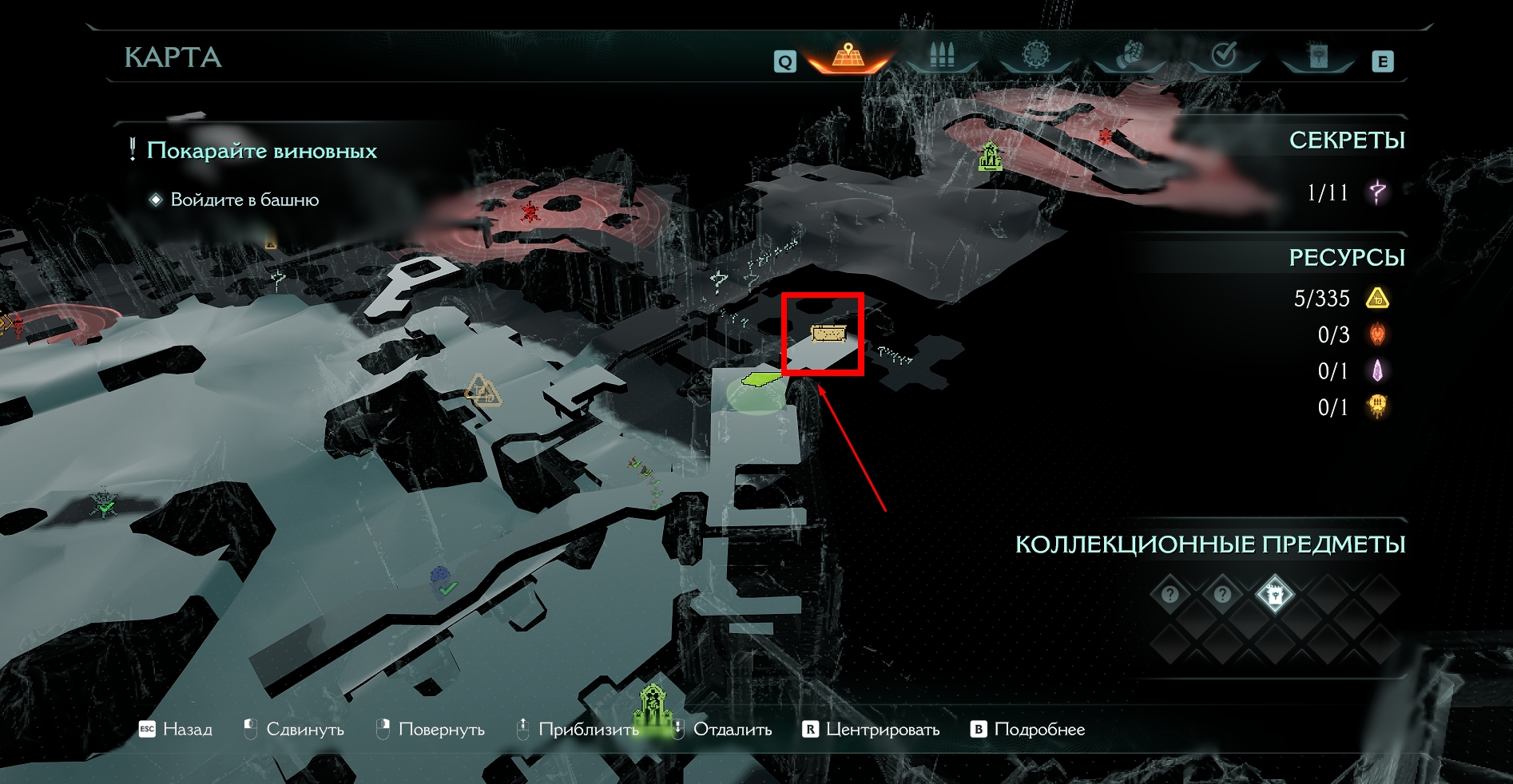Select the «Покарайте виновных» objective
The image size is (1513, 784).
point(261,151)
